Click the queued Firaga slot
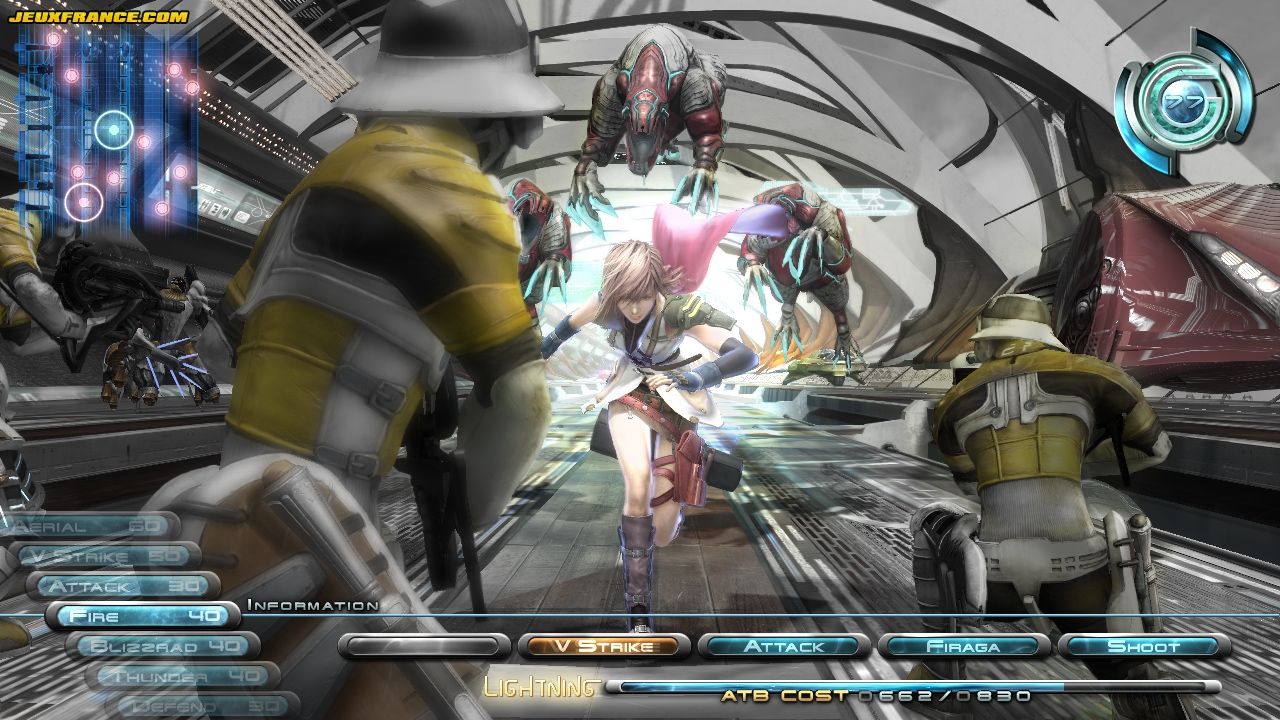1280x720 pixels. [963, 646]
